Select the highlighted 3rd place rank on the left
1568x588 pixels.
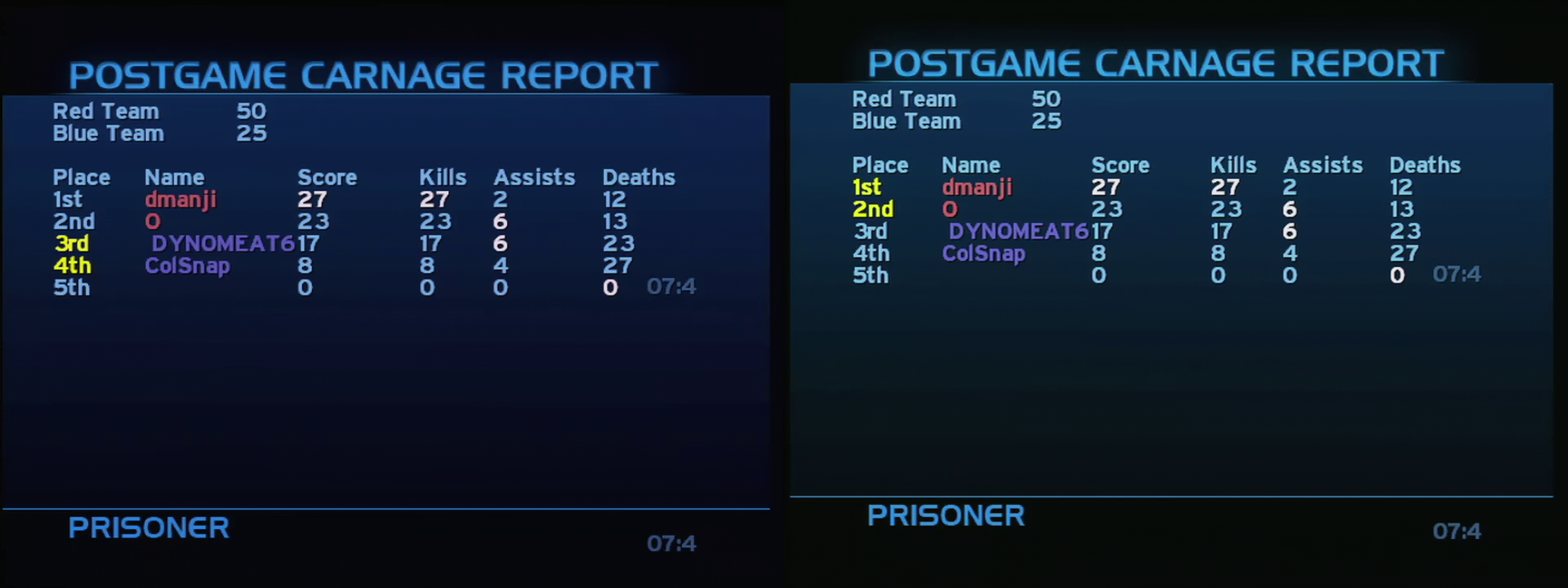(72, 243)
